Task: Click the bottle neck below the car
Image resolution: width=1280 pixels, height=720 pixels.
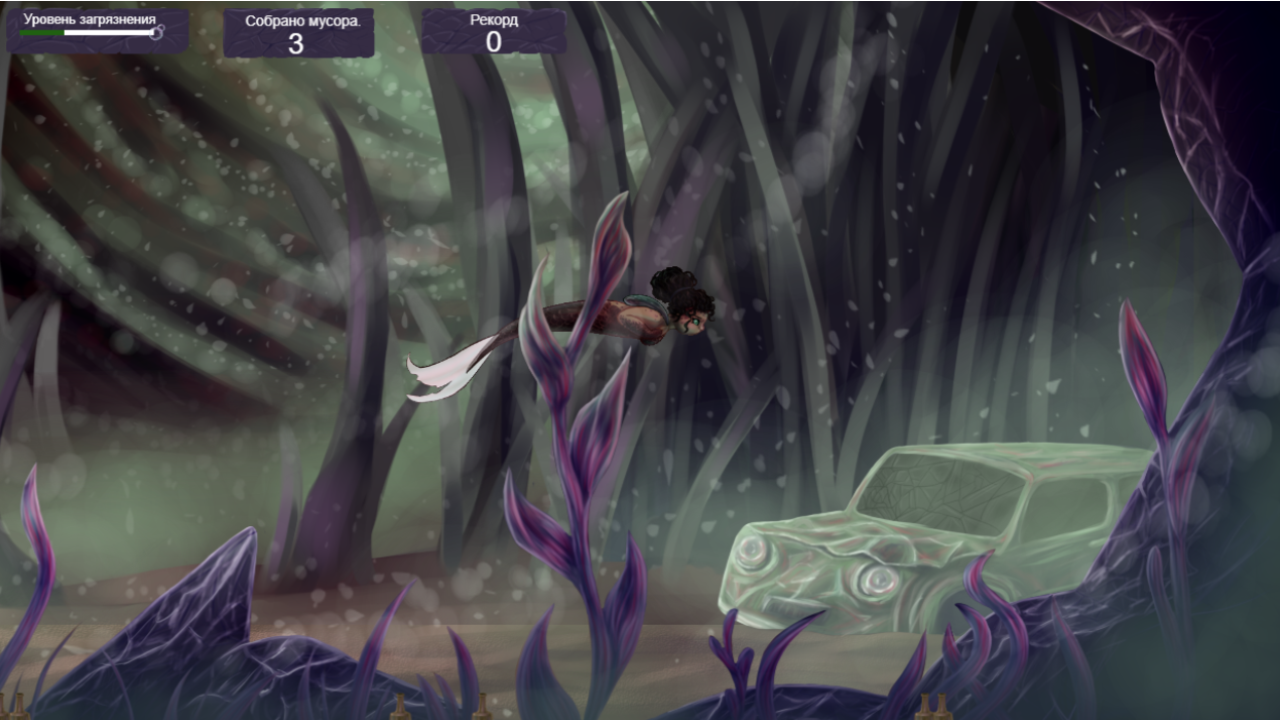Action: pos(925,700)
